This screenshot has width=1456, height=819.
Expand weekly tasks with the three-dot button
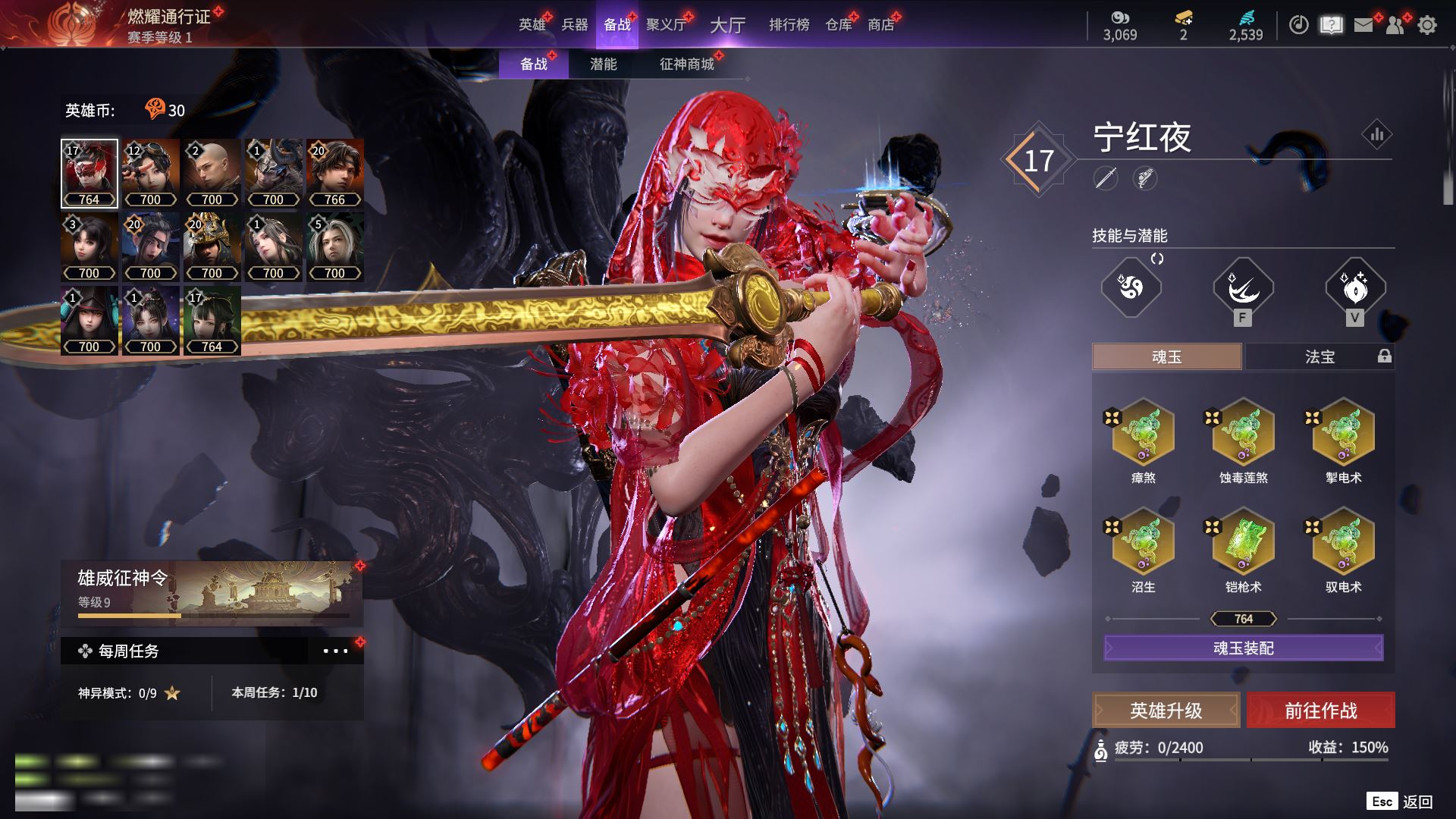coord(335,651)
